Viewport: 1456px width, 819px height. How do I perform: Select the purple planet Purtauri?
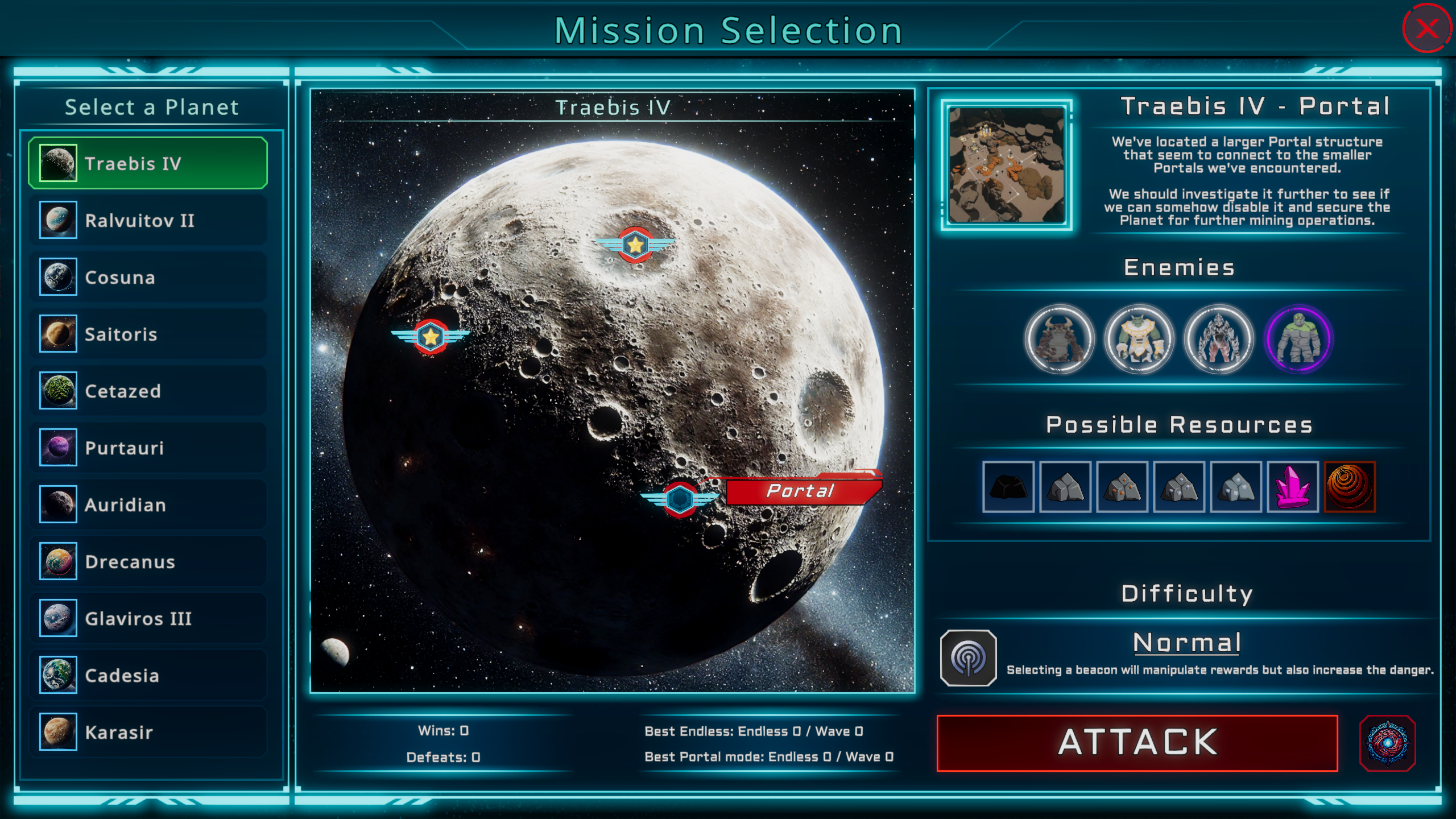pos(148,448)
